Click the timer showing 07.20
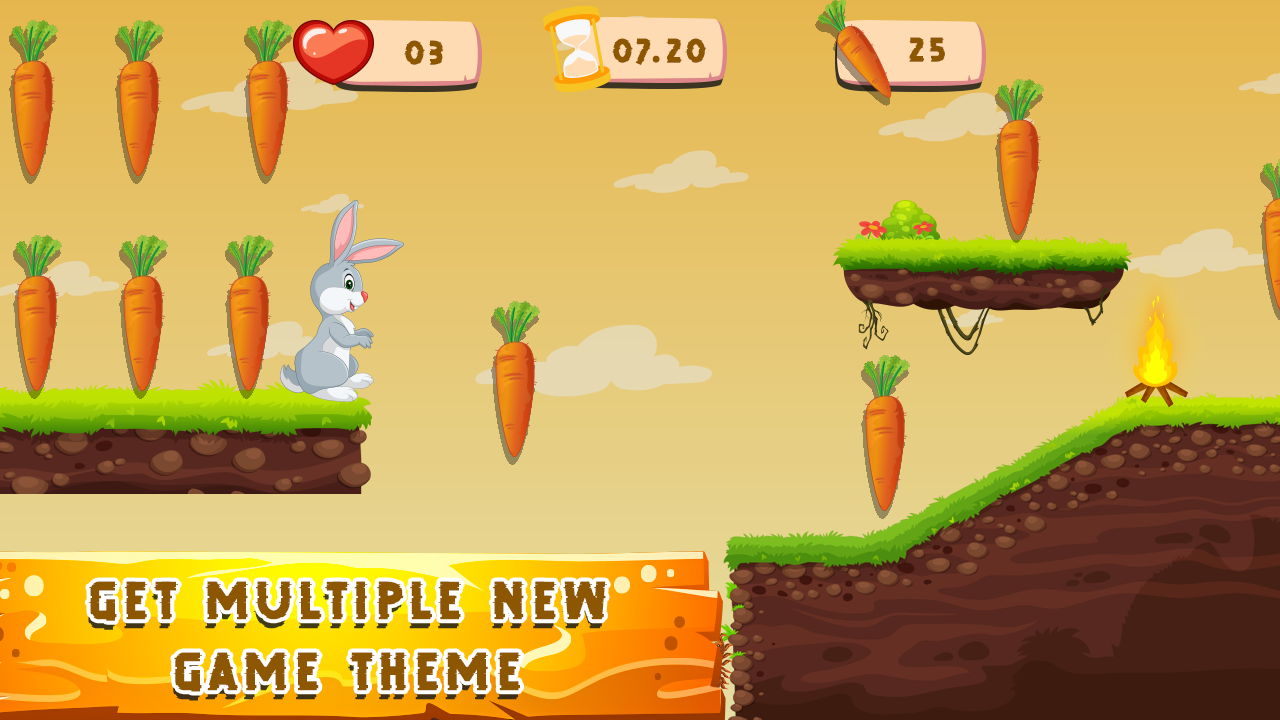 pos(660,49)
